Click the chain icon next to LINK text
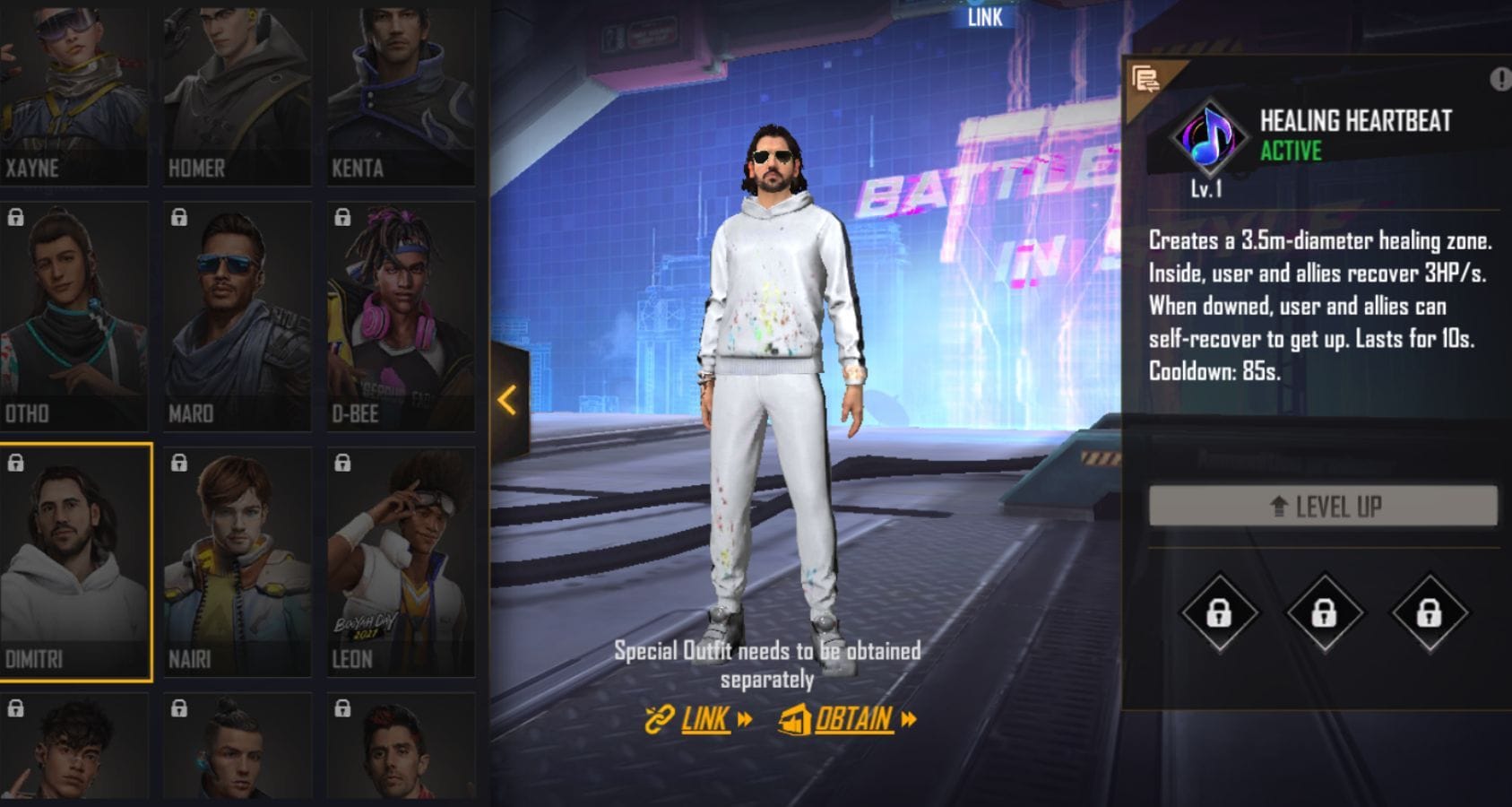Viewport: 1512px width, 807px height. pyautogui.click(x=657, y=718)
